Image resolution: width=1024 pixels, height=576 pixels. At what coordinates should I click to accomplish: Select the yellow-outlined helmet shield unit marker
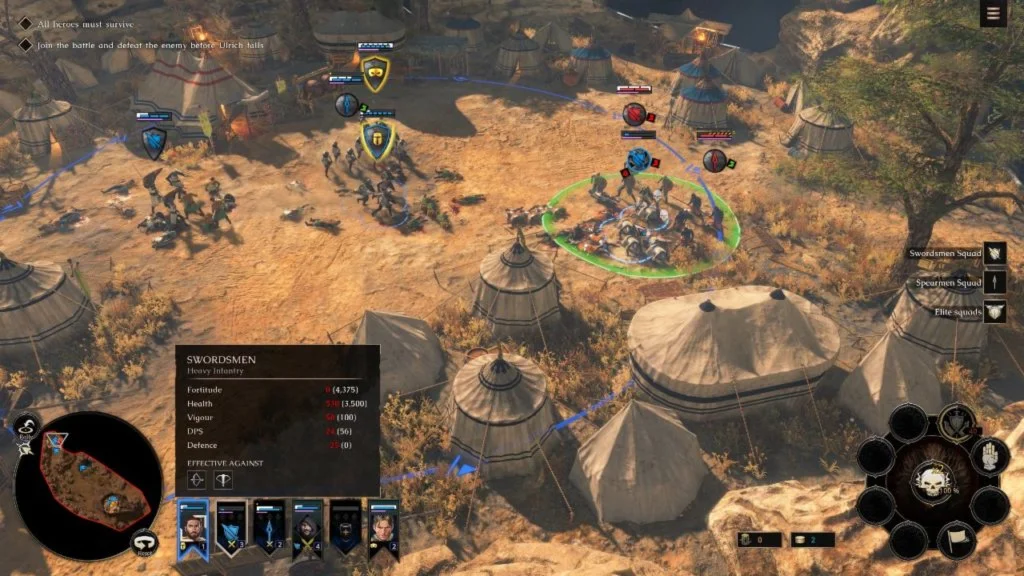click(x=377, y=139)
